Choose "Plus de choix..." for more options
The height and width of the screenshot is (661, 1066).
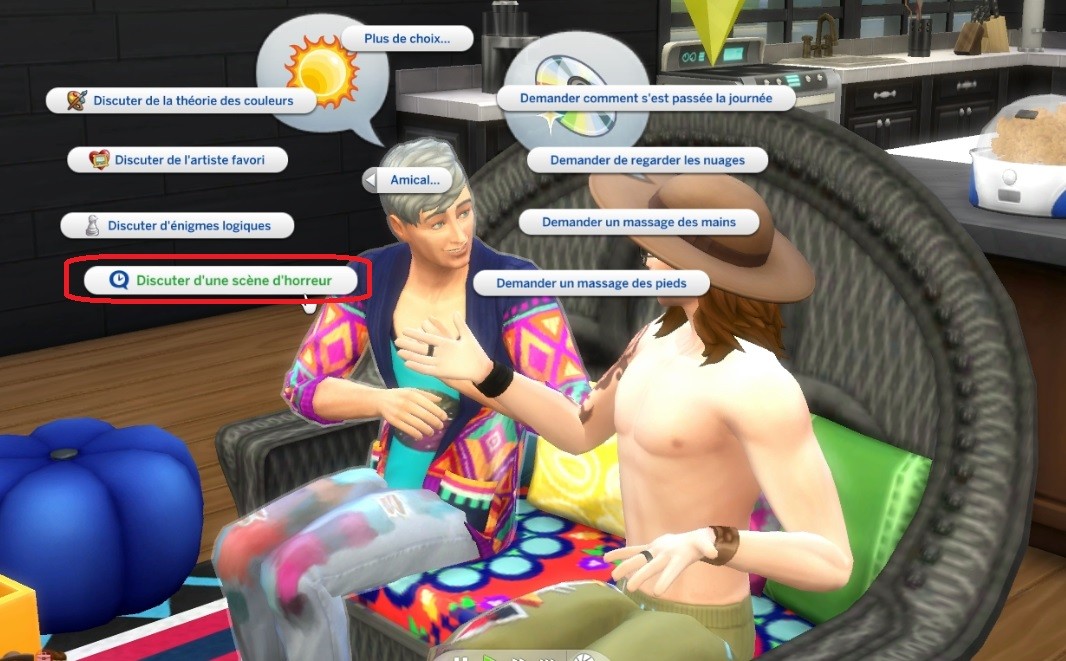click(406, 39)
